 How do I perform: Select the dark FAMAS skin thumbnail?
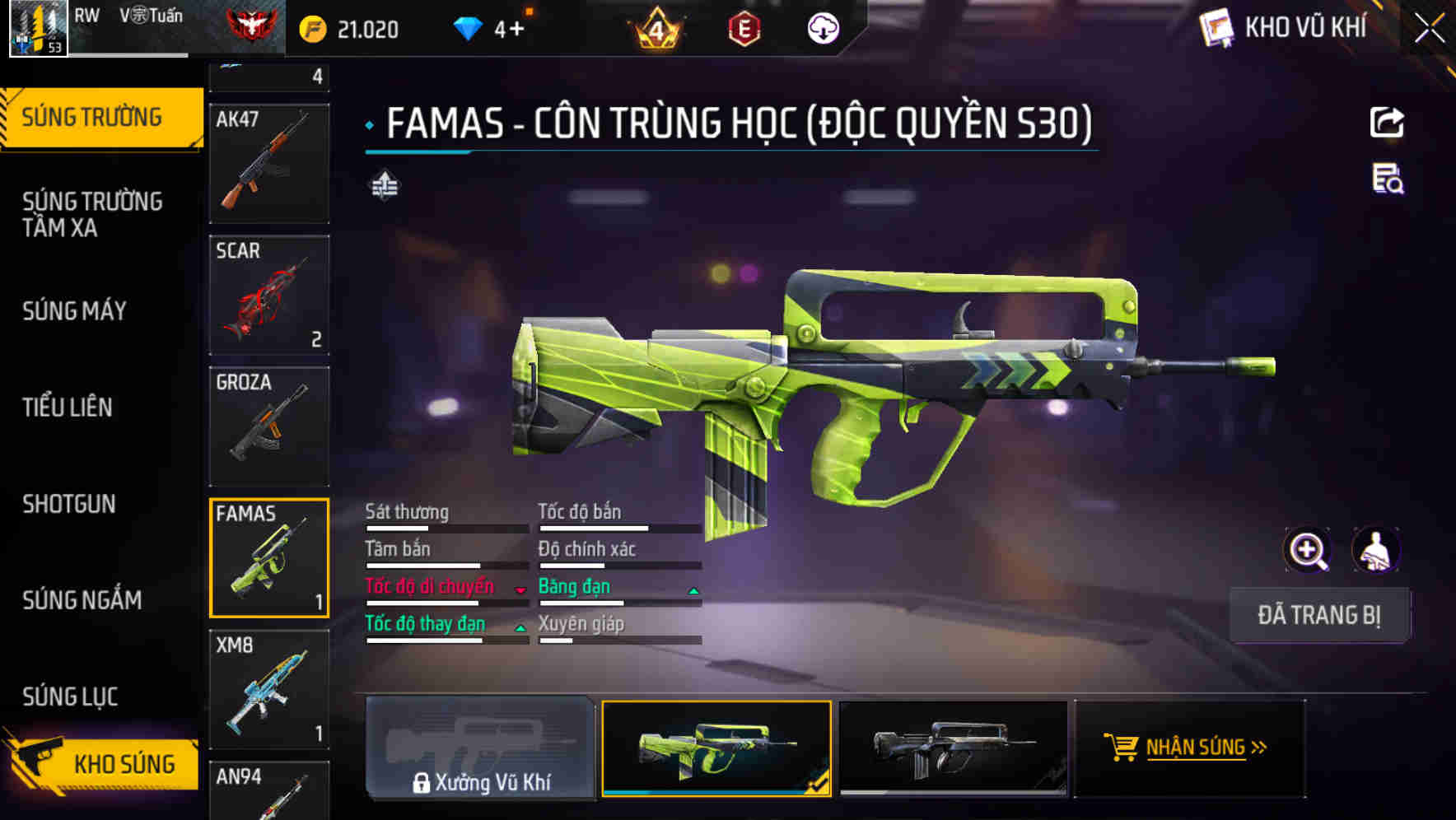(953, 748)
